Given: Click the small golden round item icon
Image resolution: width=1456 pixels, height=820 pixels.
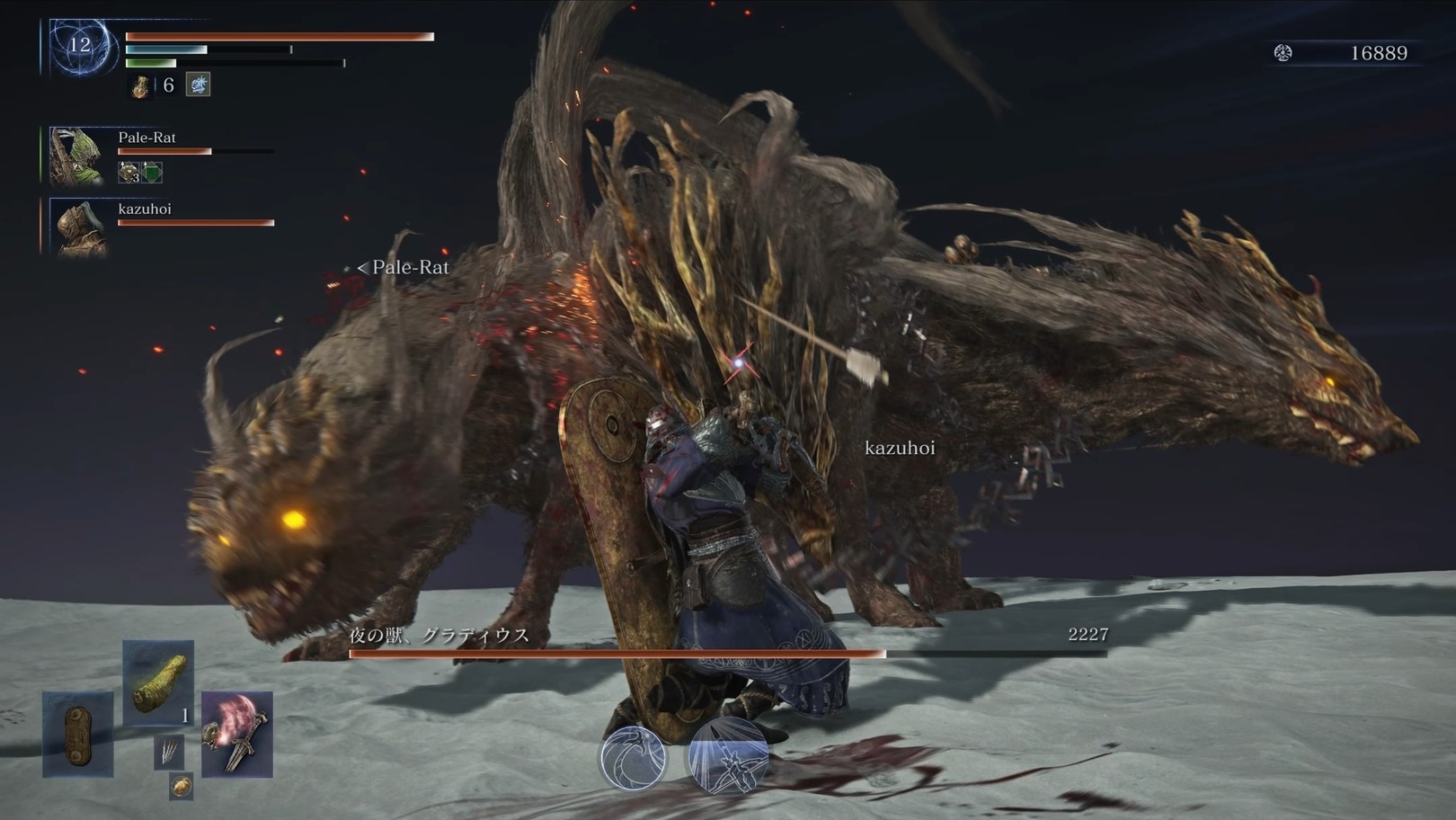Looking at the screenshot, I should [181, 786].
